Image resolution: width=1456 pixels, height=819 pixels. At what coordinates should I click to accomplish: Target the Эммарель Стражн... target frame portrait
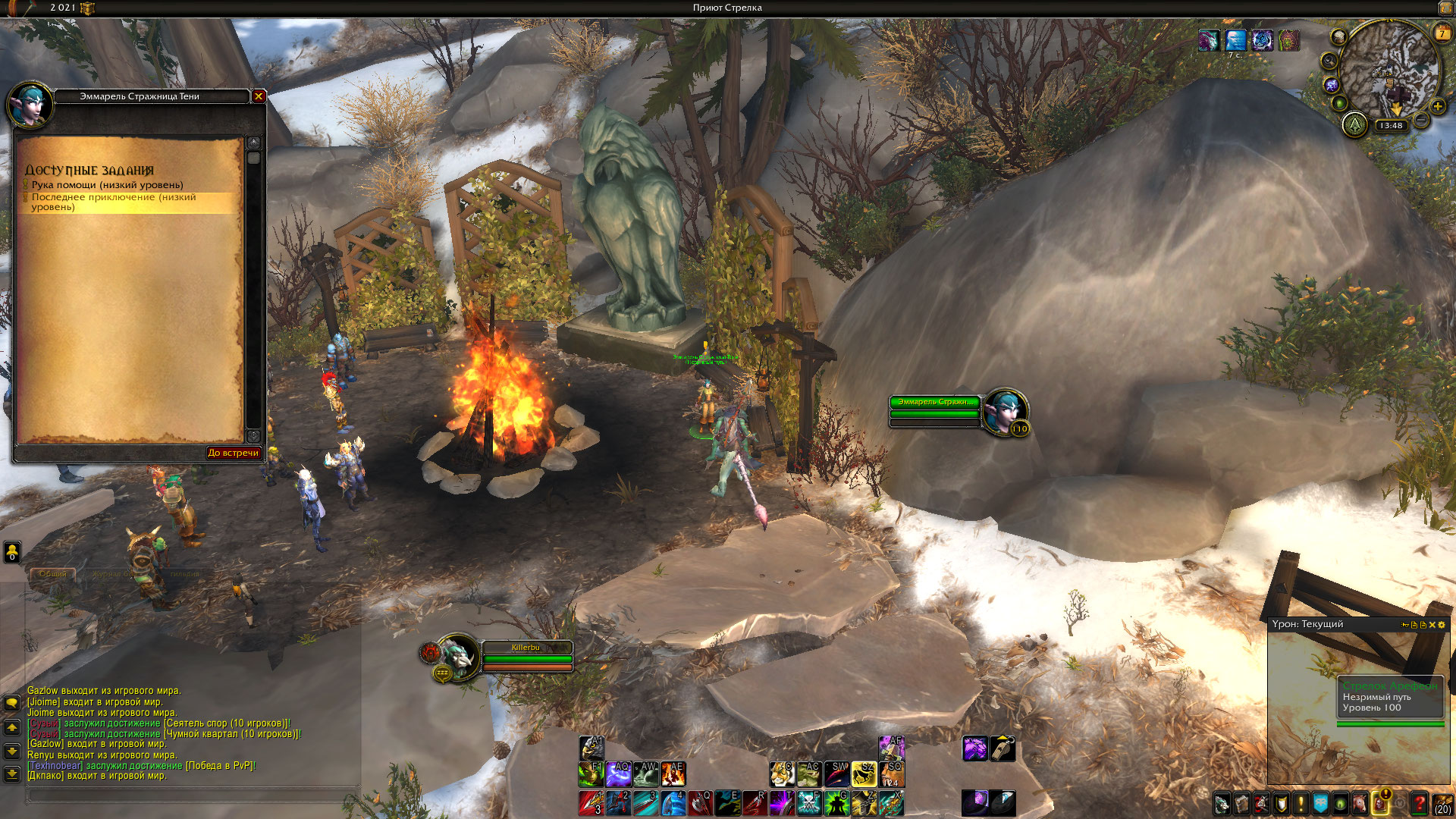point(1005,412)
